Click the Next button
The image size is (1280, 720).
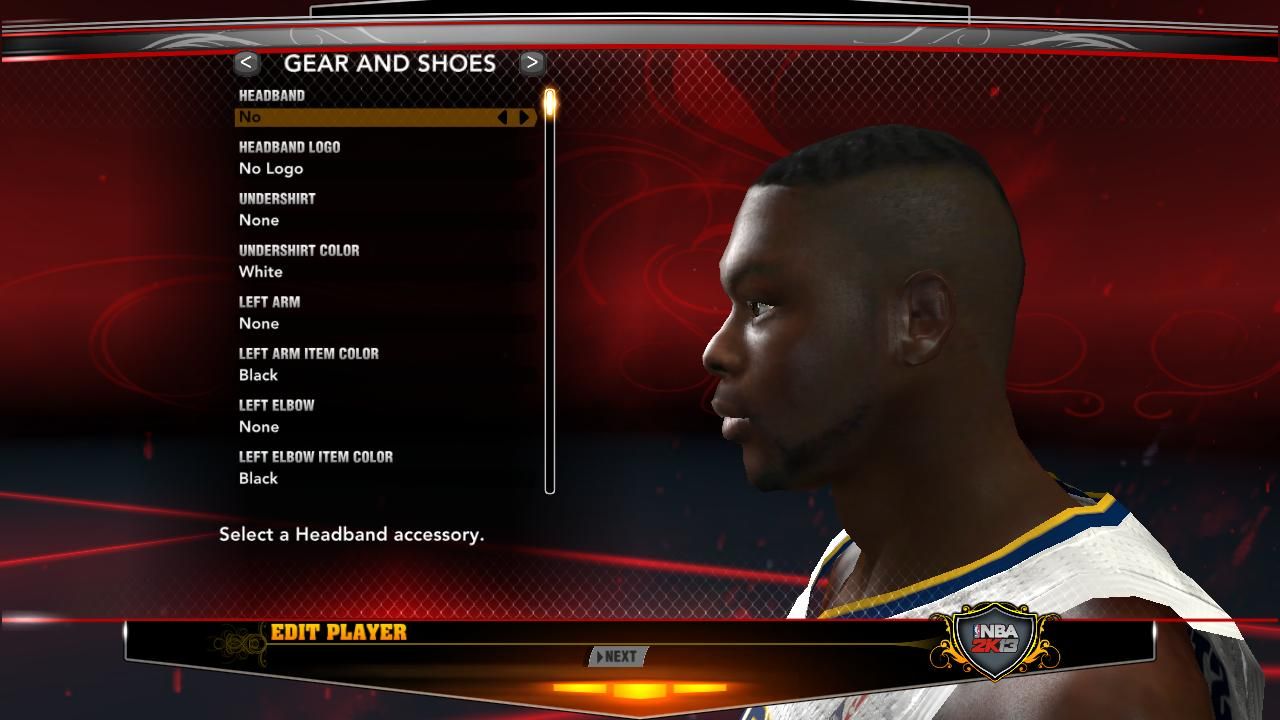[618, 657]
